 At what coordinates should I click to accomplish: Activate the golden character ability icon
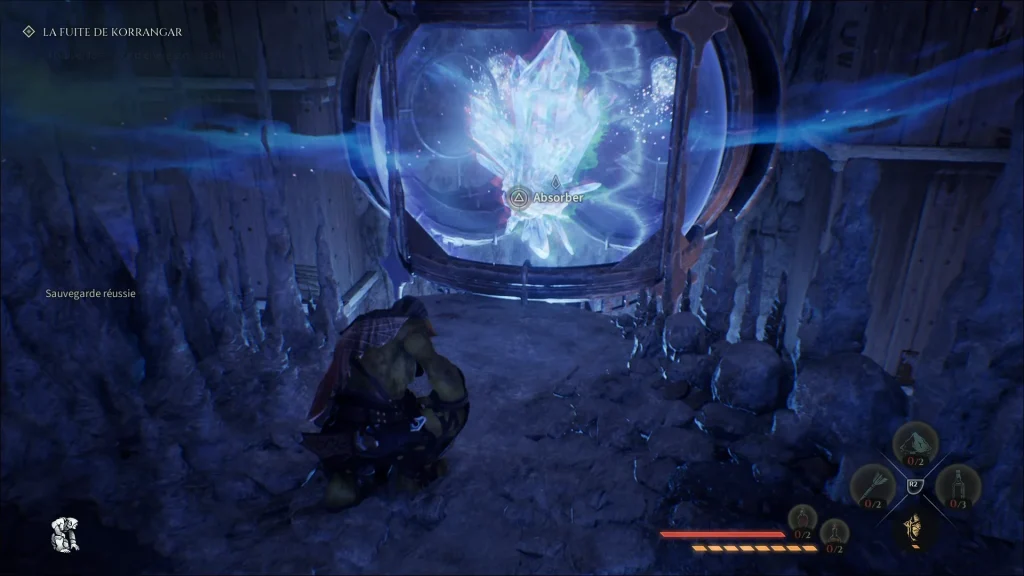coord(913,526)
